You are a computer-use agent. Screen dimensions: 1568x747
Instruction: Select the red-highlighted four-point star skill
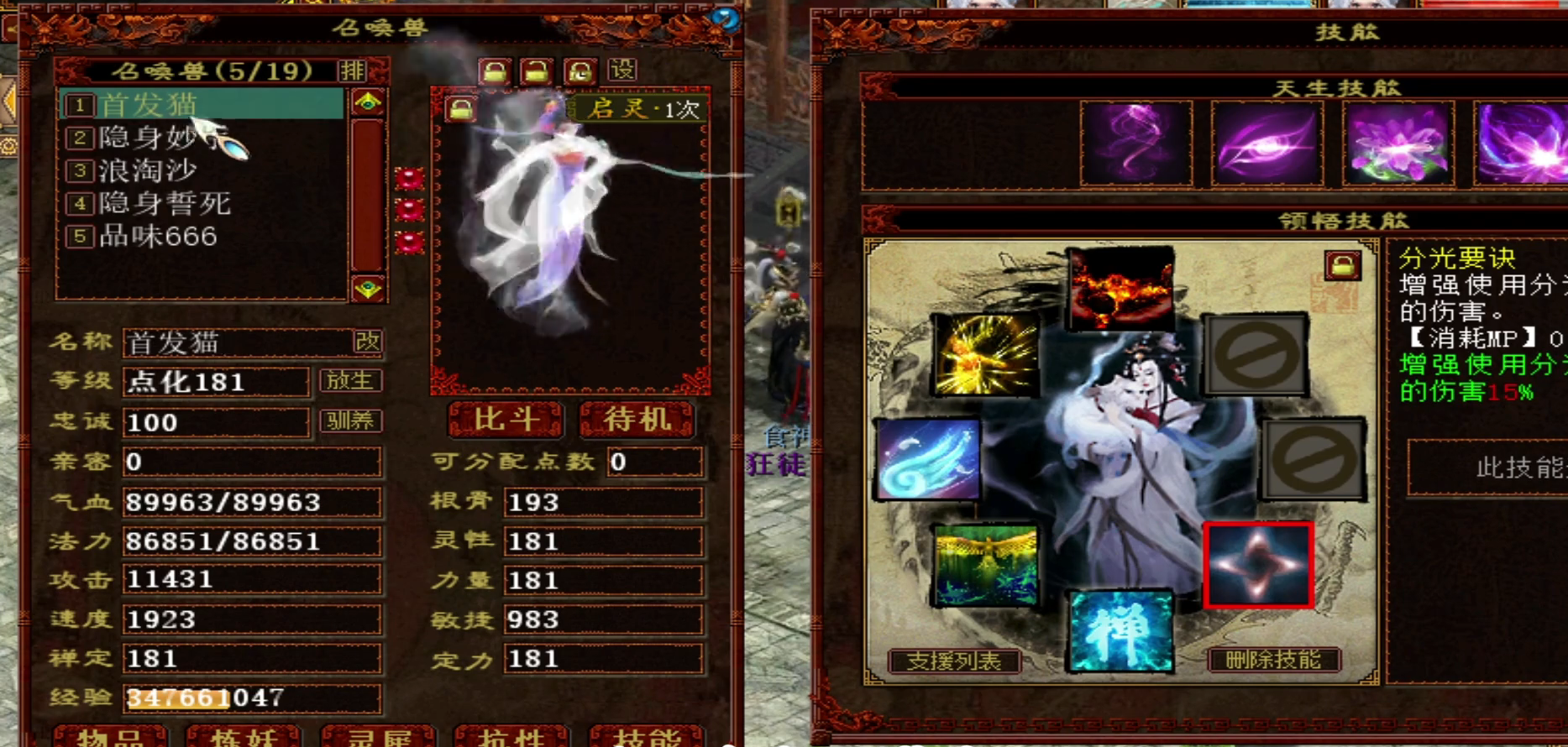pyautogui.click(x=1257, y=564)
